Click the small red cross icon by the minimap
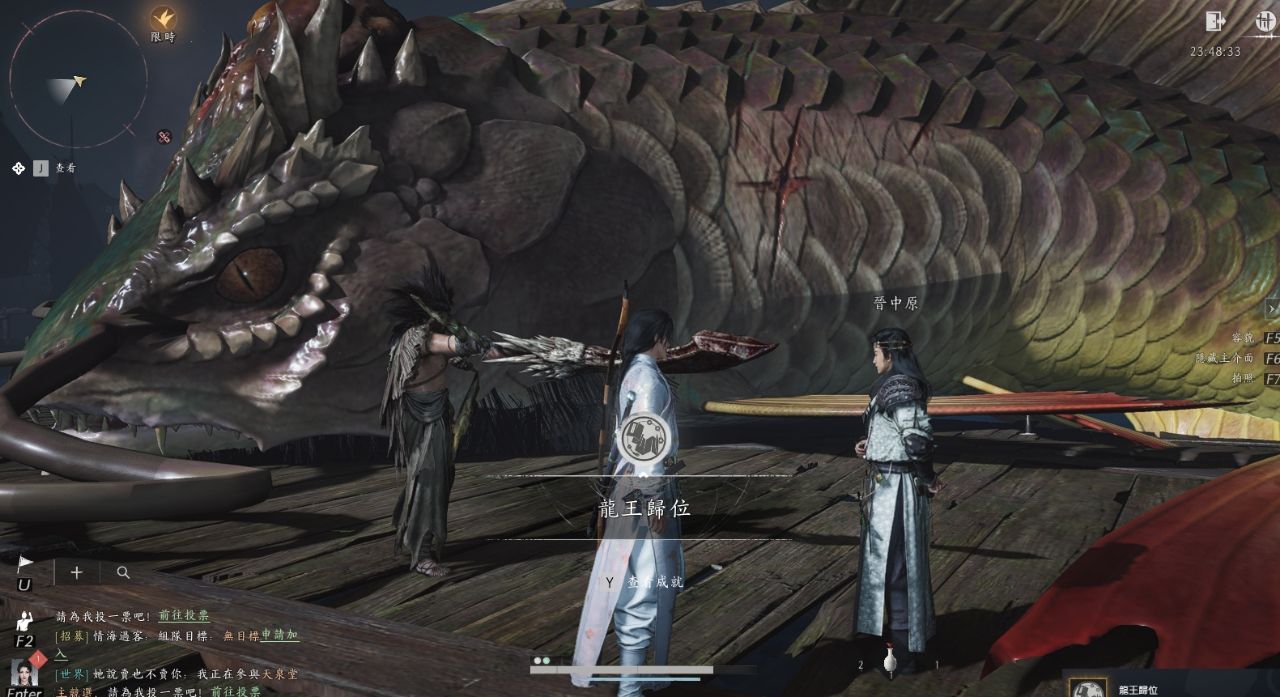This screenshot has height=697, width=1280. click(164, 136)
